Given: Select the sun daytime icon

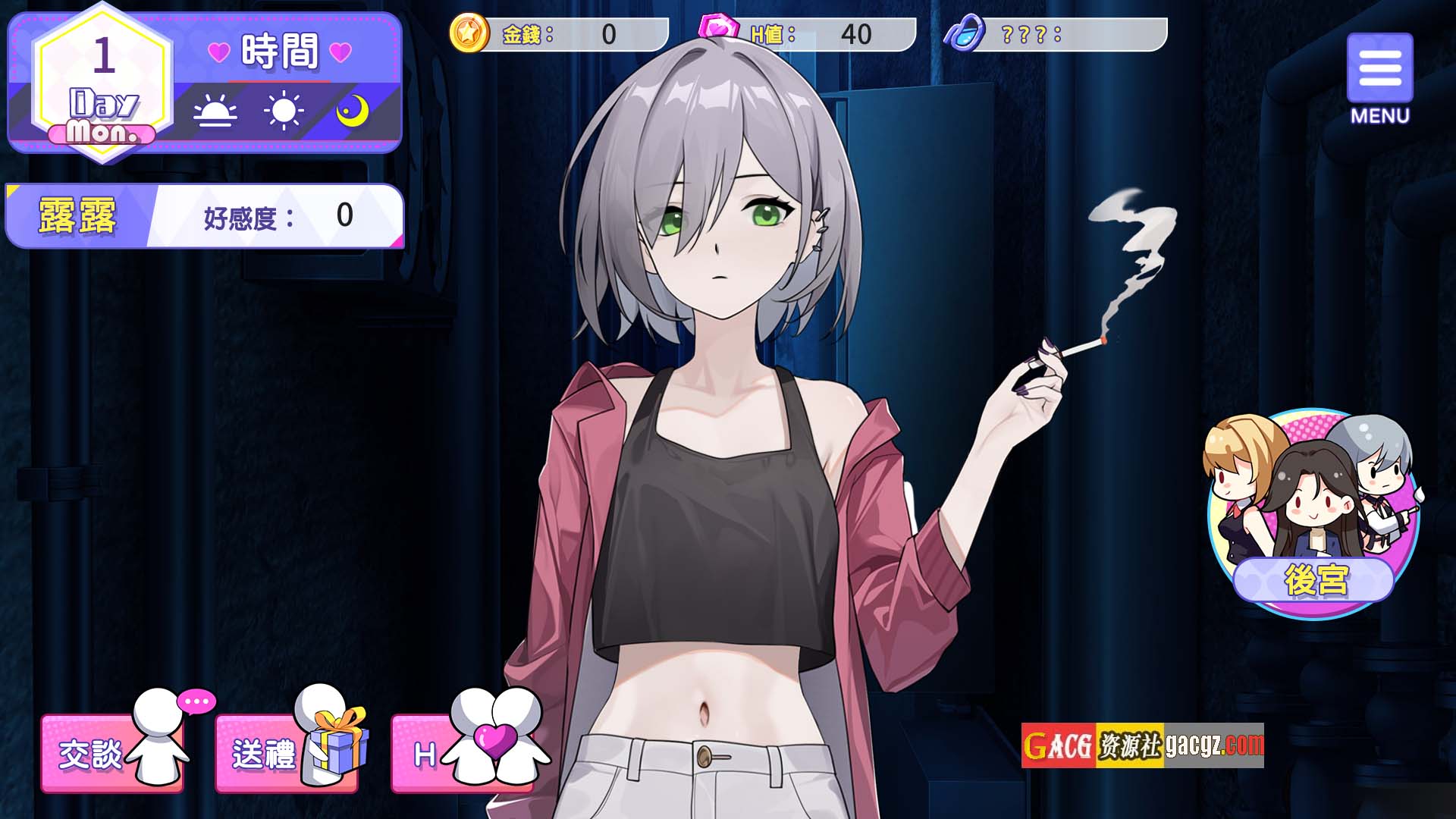Looking at the screenshot, I should click(284, 112).
